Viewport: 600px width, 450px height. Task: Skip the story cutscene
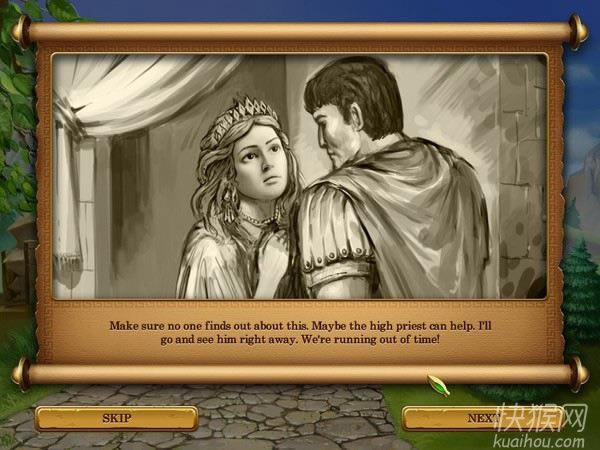pyautogui.click(x=115, y=417)
